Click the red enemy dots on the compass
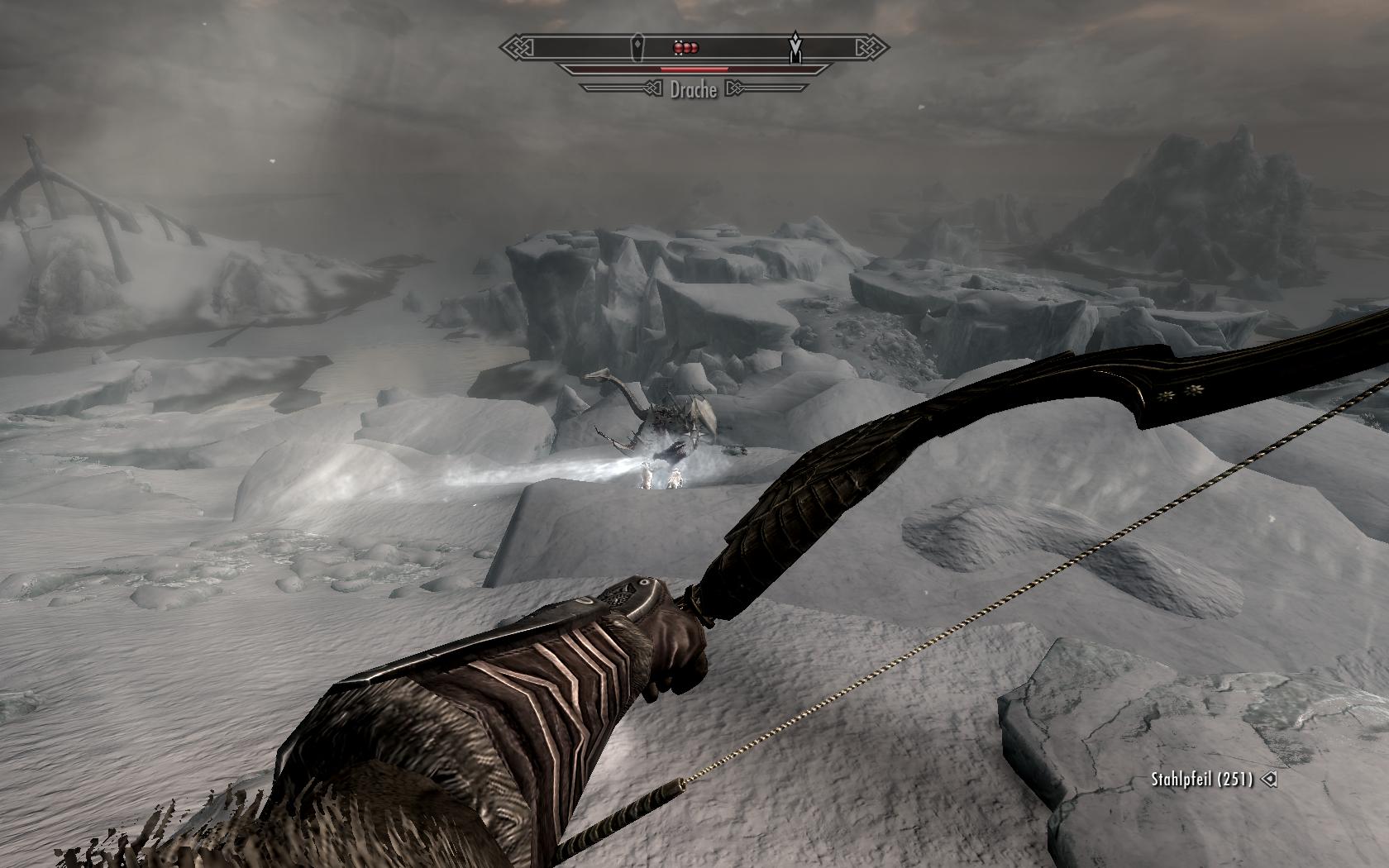The height and width of the screenshot is (868, 1389). (x=687, y=48)
